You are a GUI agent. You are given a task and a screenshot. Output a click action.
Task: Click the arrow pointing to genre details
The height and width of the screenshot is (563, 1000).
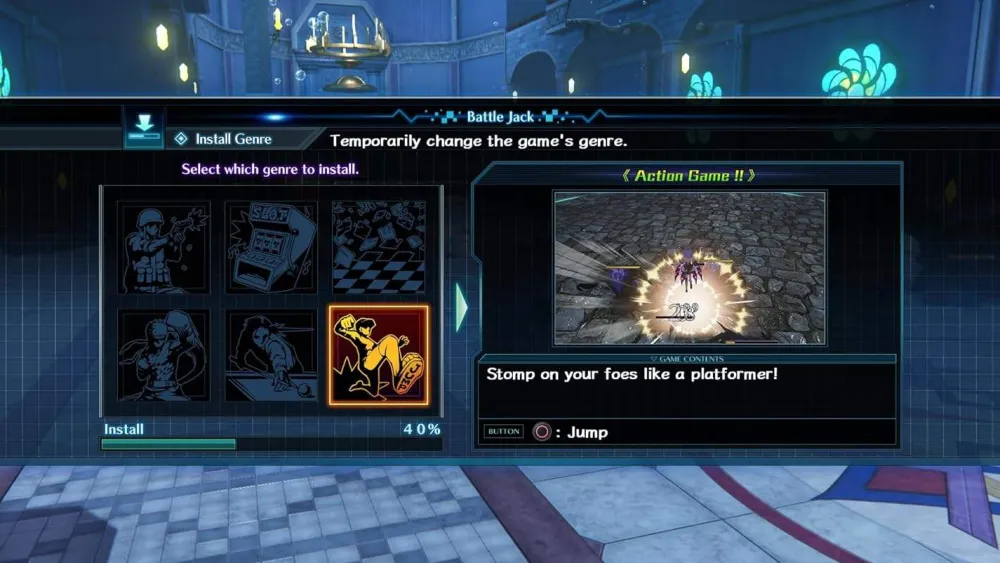[x=461, y=307]
